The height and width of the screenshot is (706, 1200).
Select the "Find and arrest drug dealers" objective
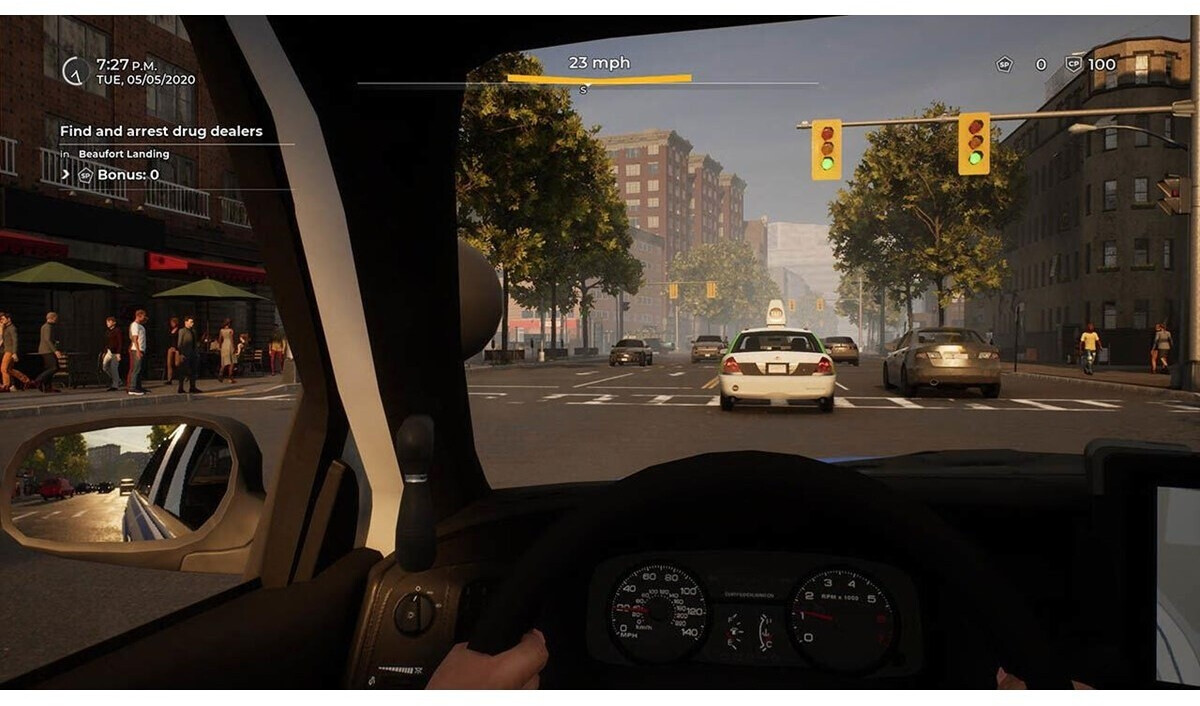click(x=161, y=131)
